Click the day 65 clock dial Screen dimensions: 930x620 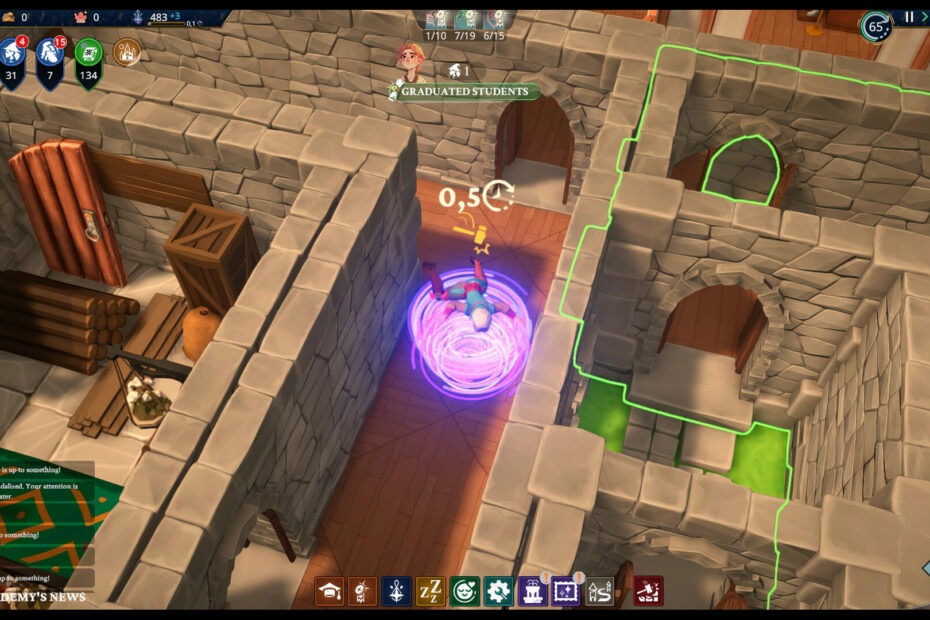(x=876, y=26)
